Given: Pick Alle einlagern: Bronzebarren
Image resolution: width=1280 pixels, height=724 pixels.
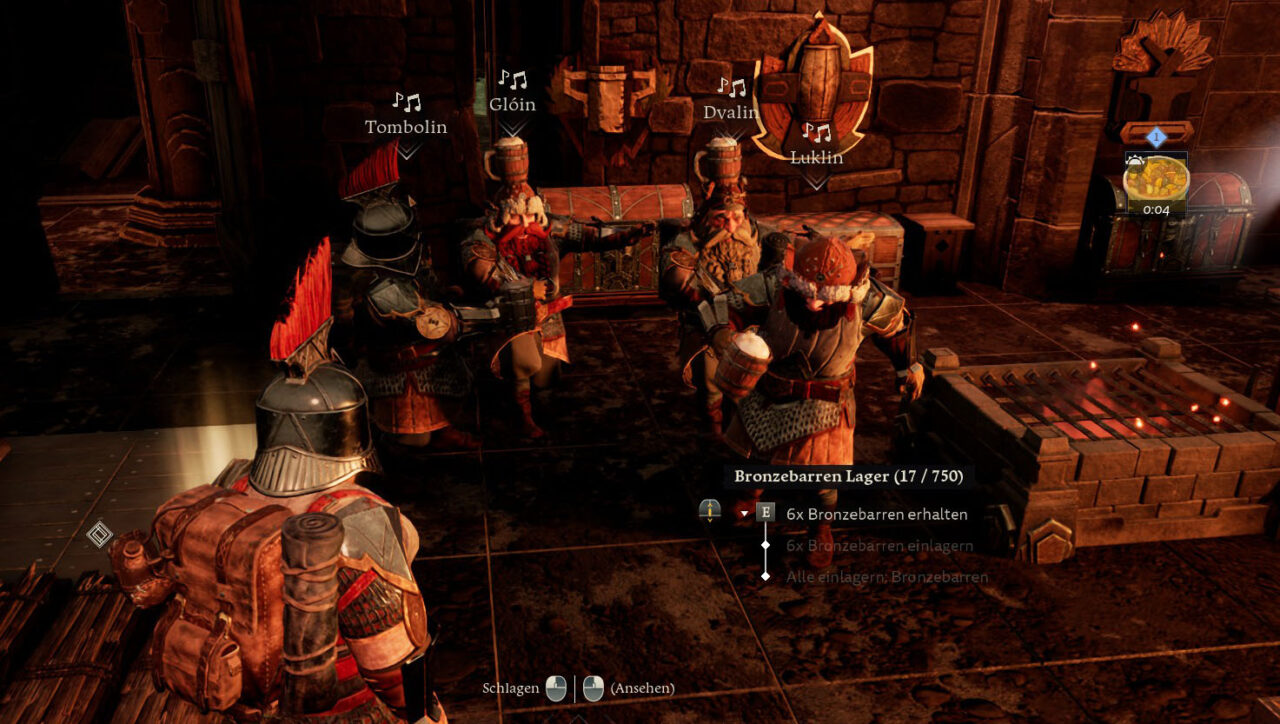Looking at the screenshot, I should click(x=887, y=577).
